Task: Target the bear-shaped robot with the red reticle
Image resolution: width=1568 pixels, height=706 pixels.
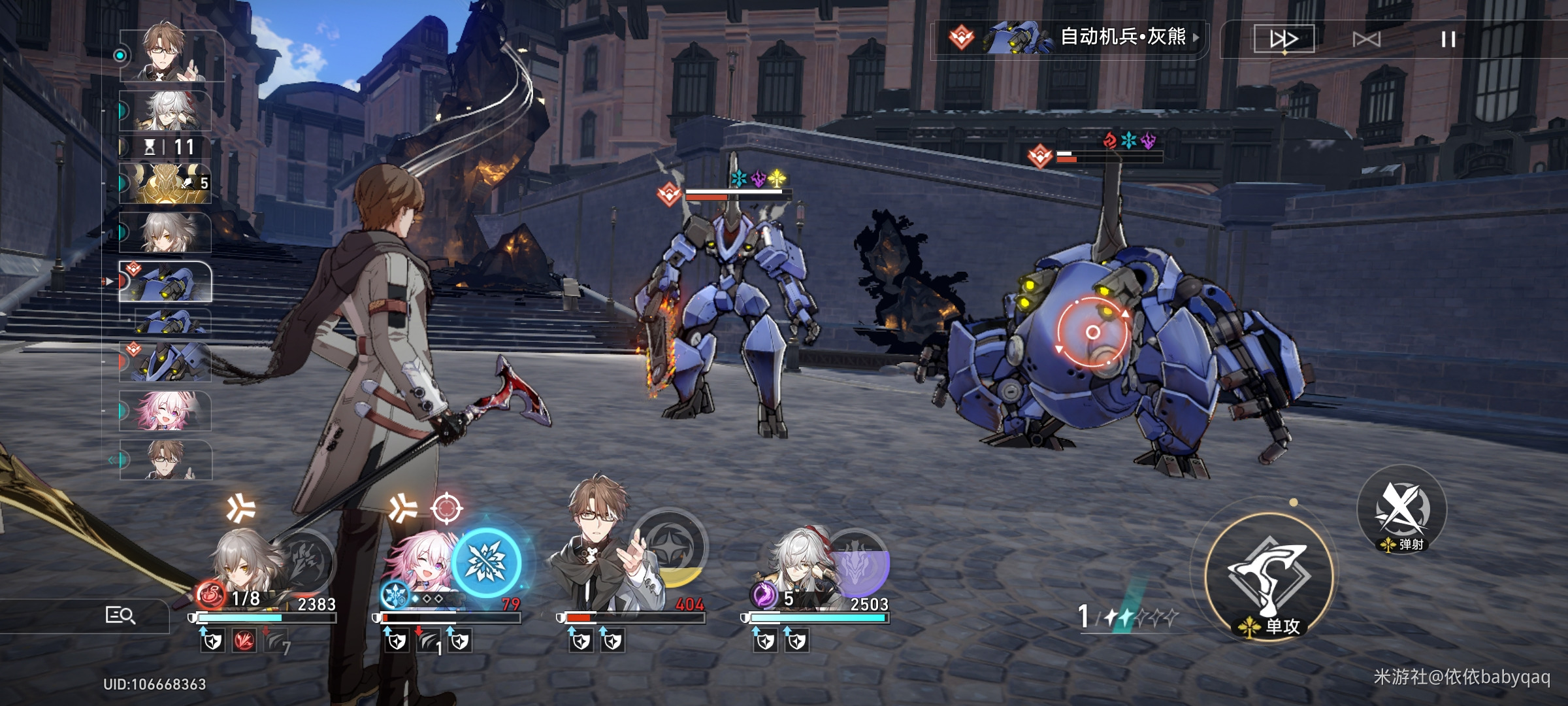Action: 1092,332
